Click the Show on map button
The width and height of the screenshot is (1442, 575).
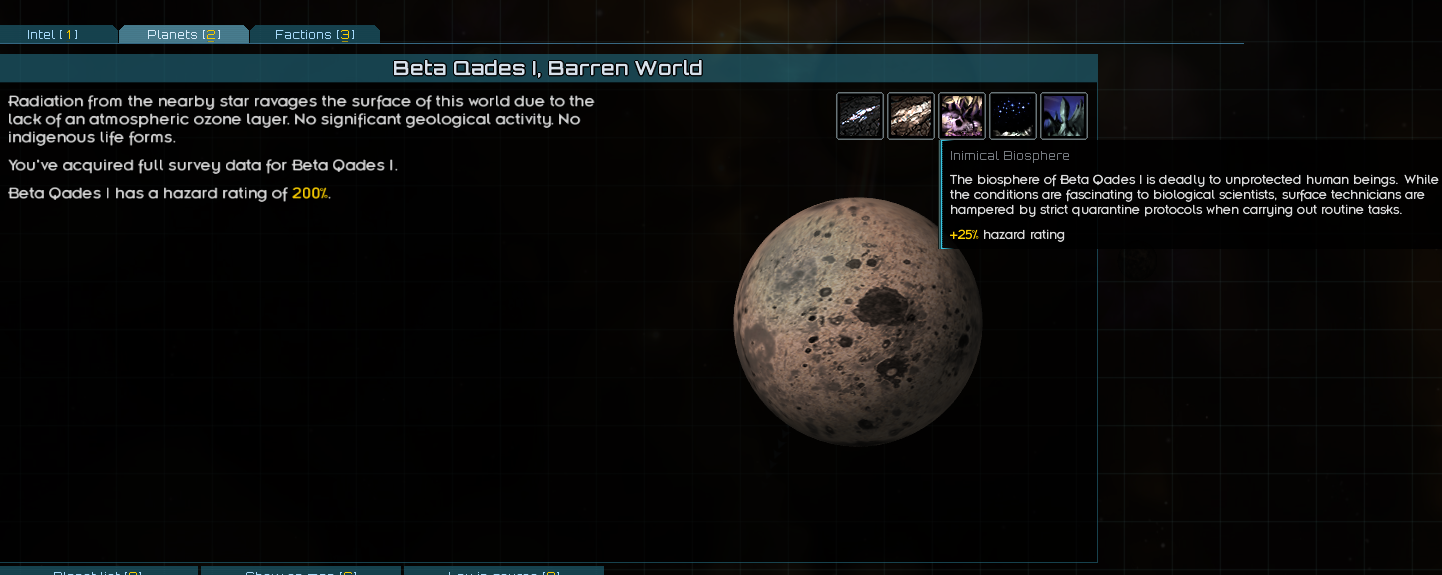pos(300,571)
